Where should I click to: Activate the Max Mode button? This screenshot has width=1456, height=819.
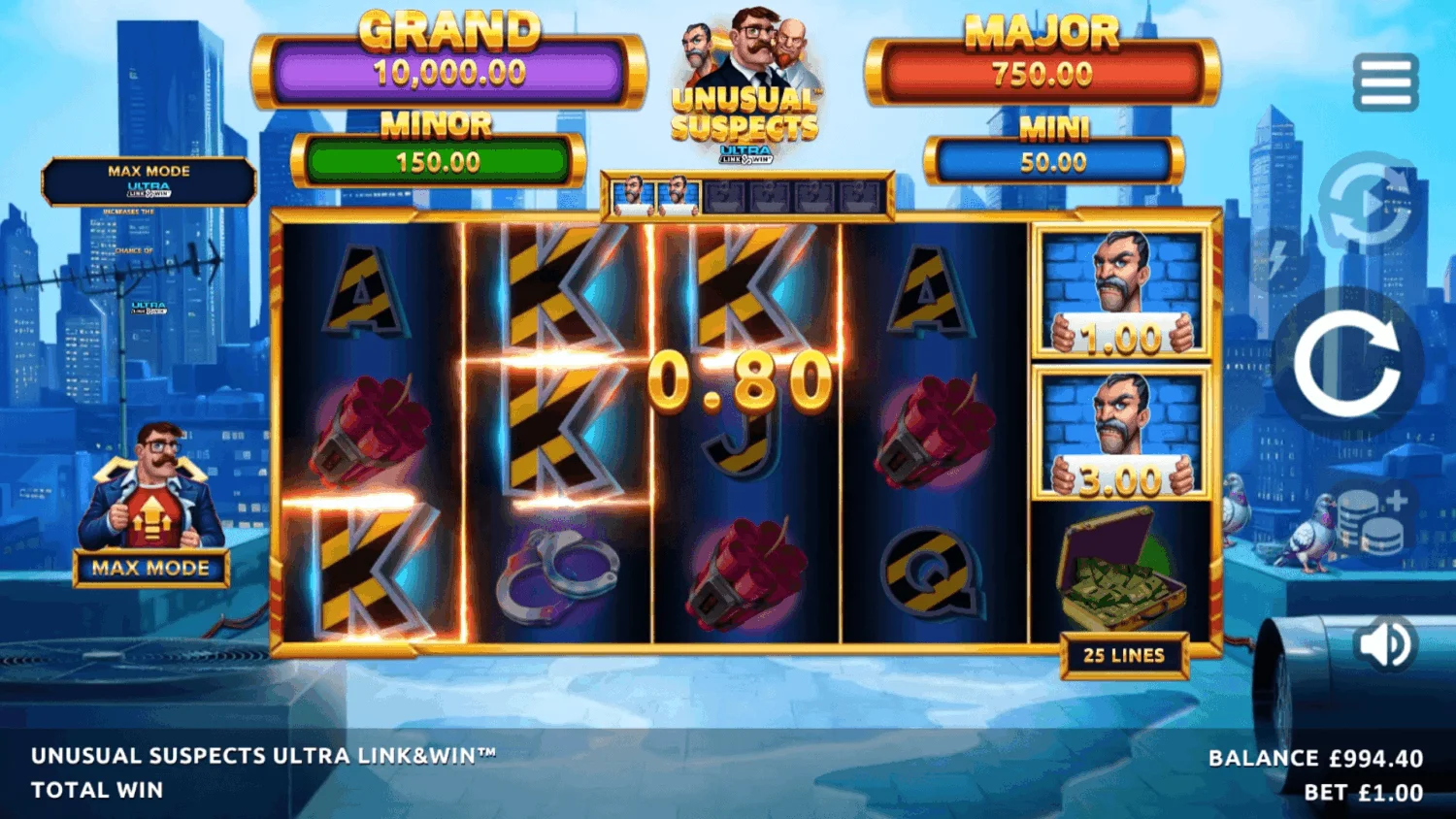click(x=150, y=568)
